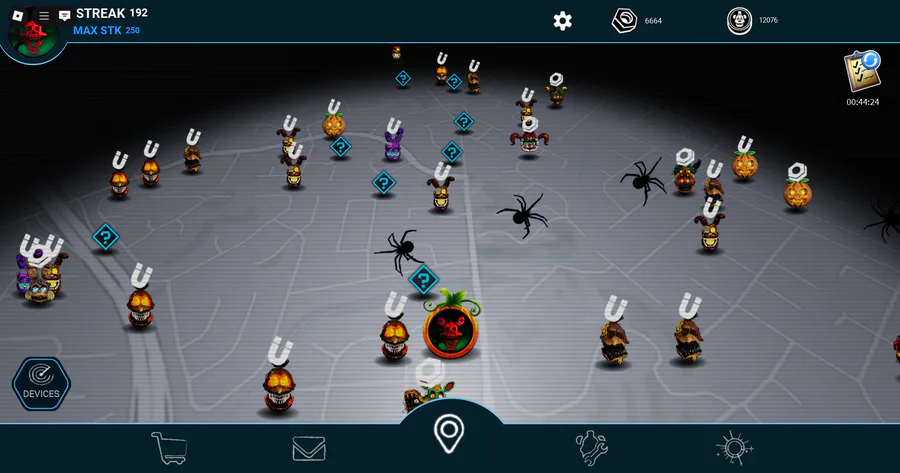Check the envelope mail inbox

[x=309, y=448]
